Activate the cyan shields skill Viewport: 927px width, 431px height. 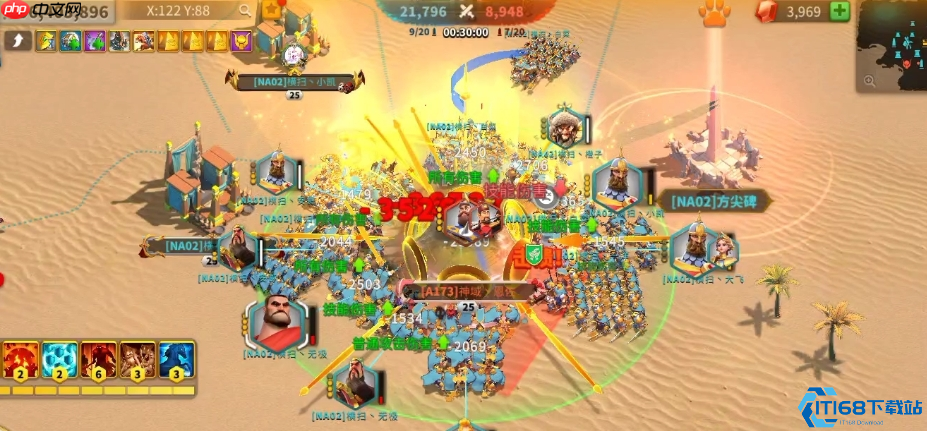pos(58,360)
